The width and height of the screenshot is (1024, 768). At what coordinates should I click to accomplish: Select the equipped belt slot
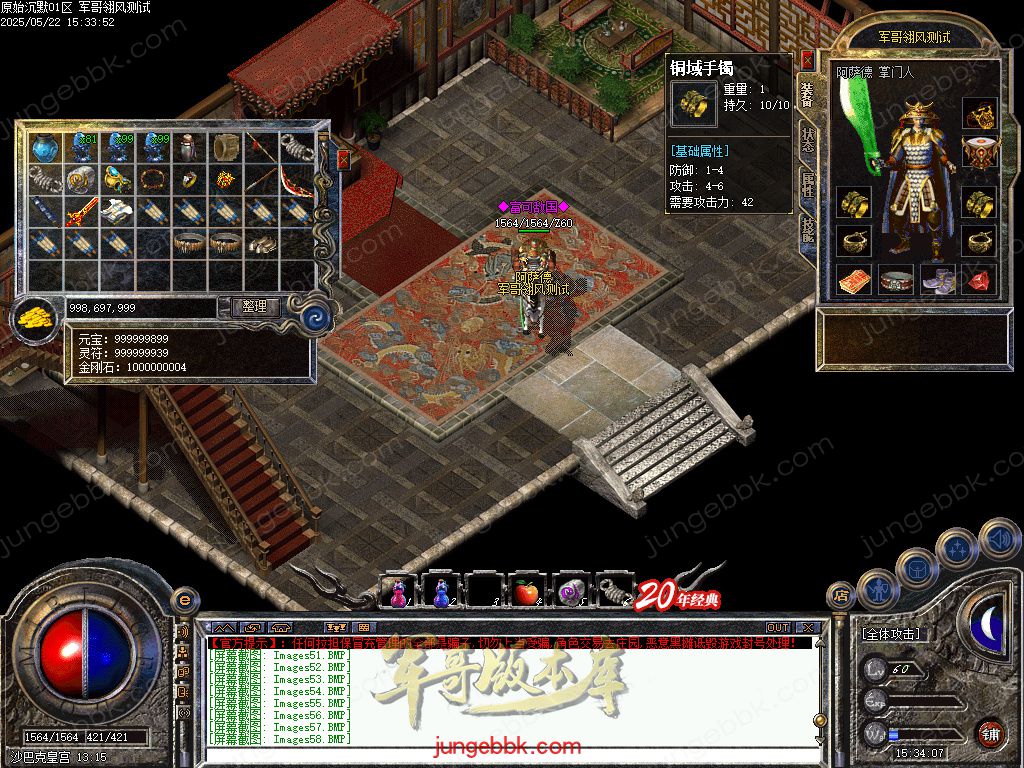click(x=896, y=280)
